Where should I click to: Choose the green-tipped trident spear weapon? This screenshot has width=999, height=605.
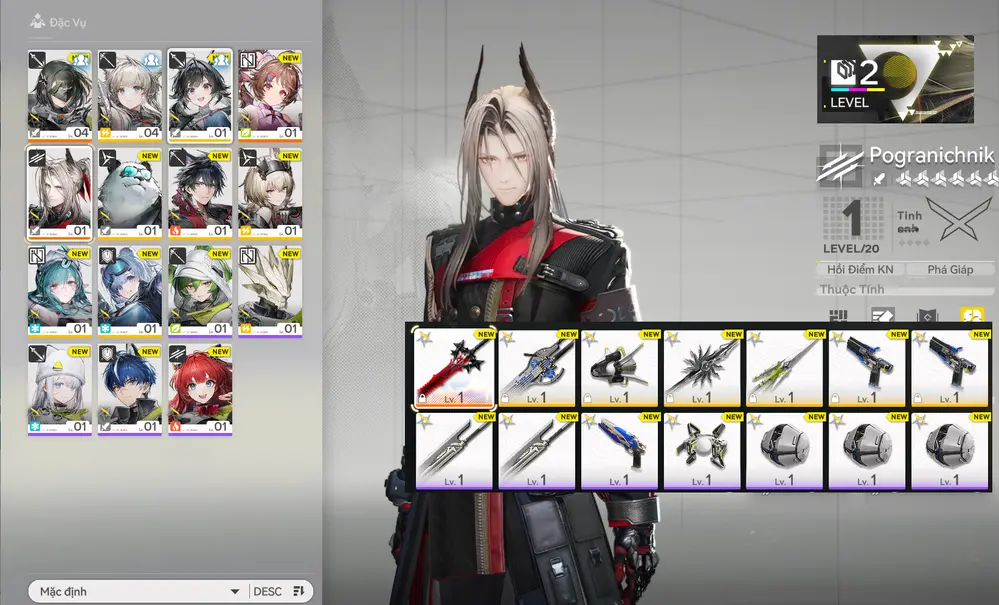pos(786,367)
